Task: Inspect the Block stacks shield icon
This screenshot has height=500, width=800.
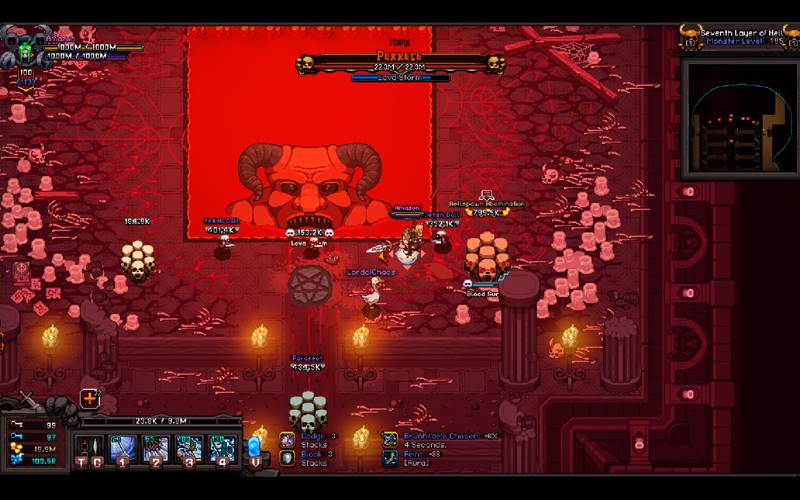Action: 287,457
